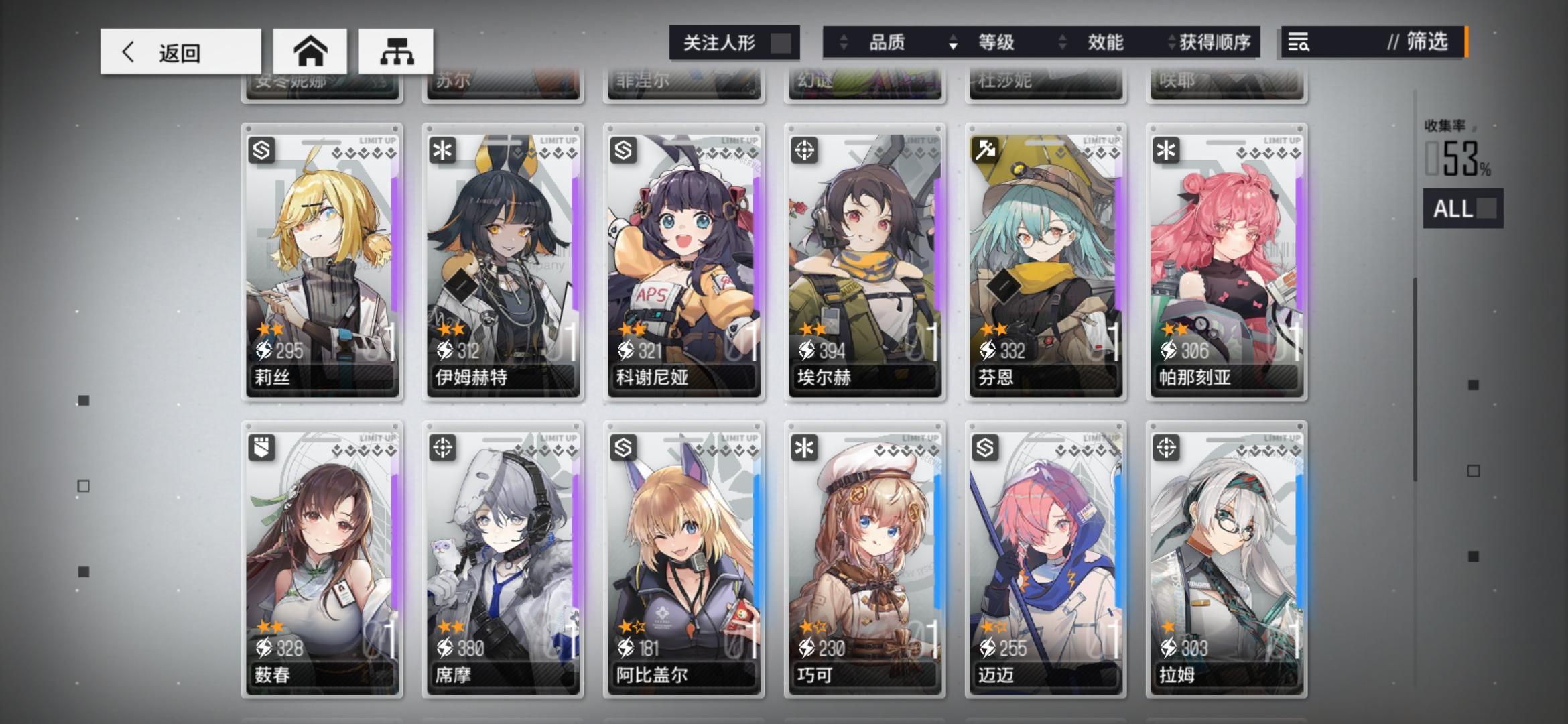Click the filter list icon left of 筛选
This screenshot has height=724, width=1568.
(x=1299, y=43)
